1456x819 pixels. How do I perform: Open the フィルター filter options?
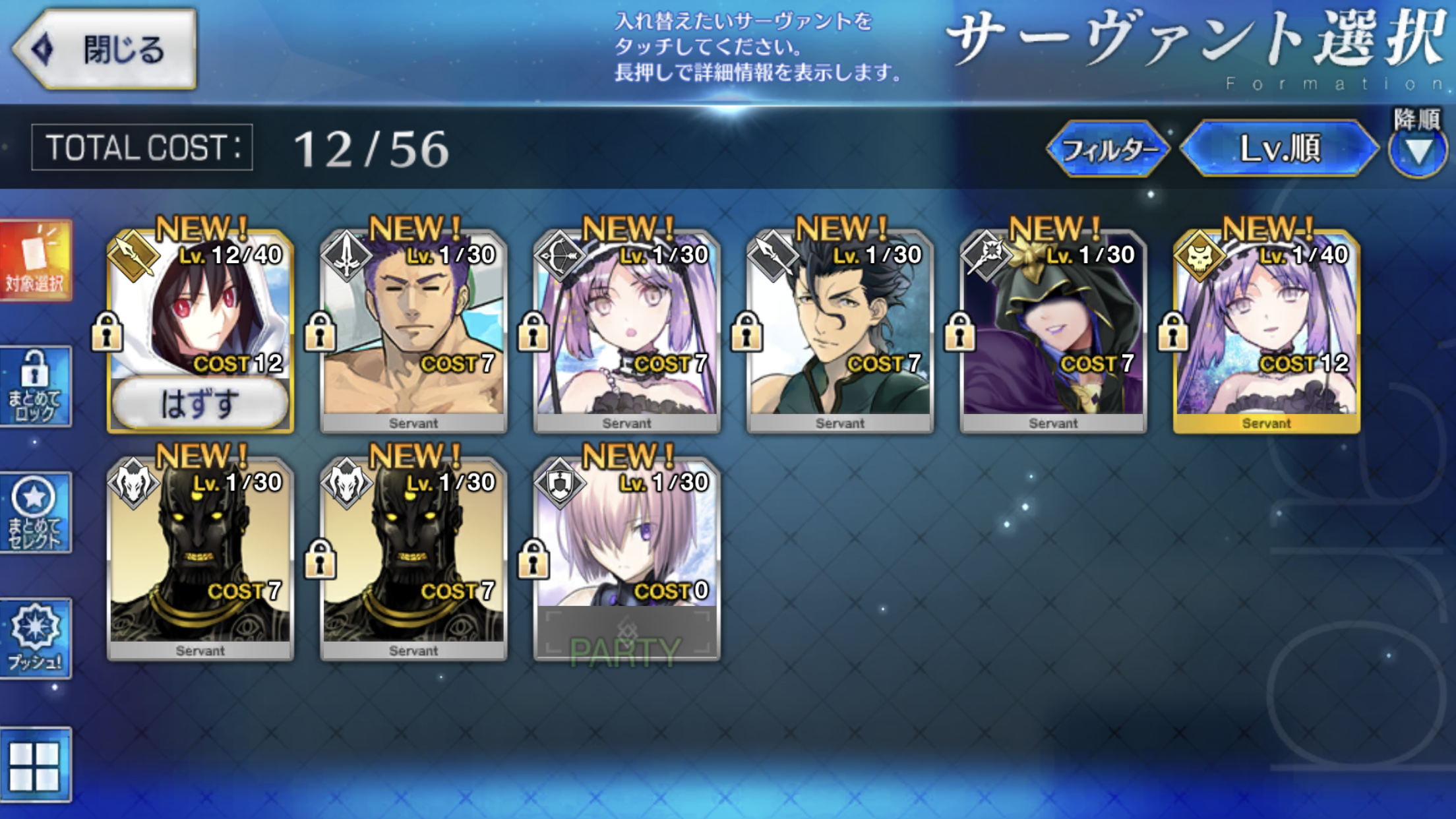tap(1108, 149)
